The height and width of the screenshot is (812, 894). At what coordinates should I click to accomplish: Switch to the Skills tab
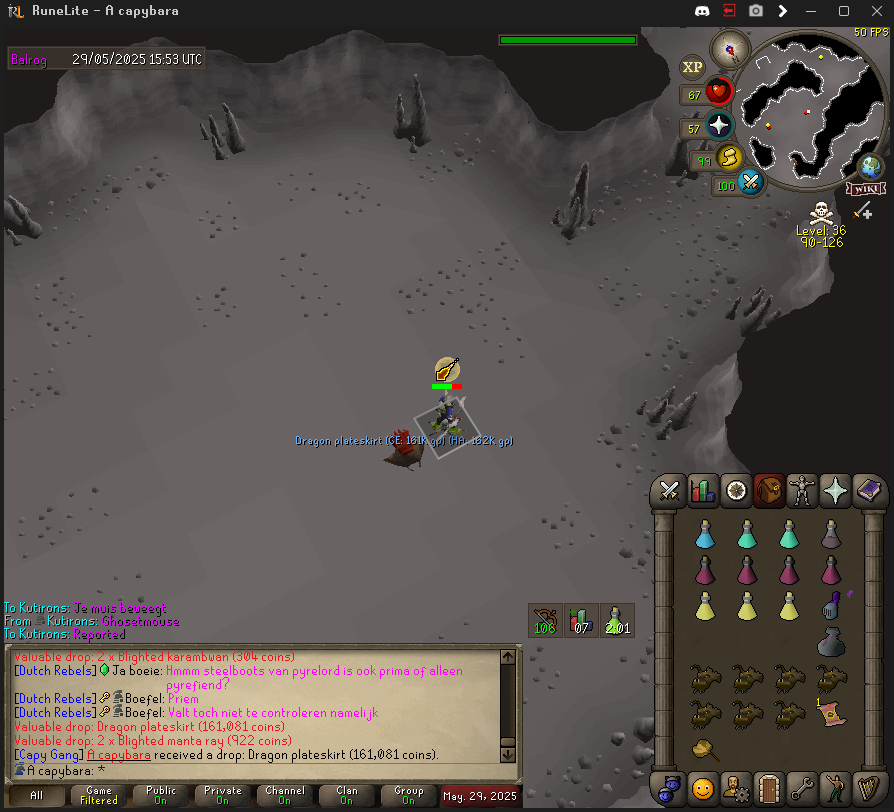703,491
